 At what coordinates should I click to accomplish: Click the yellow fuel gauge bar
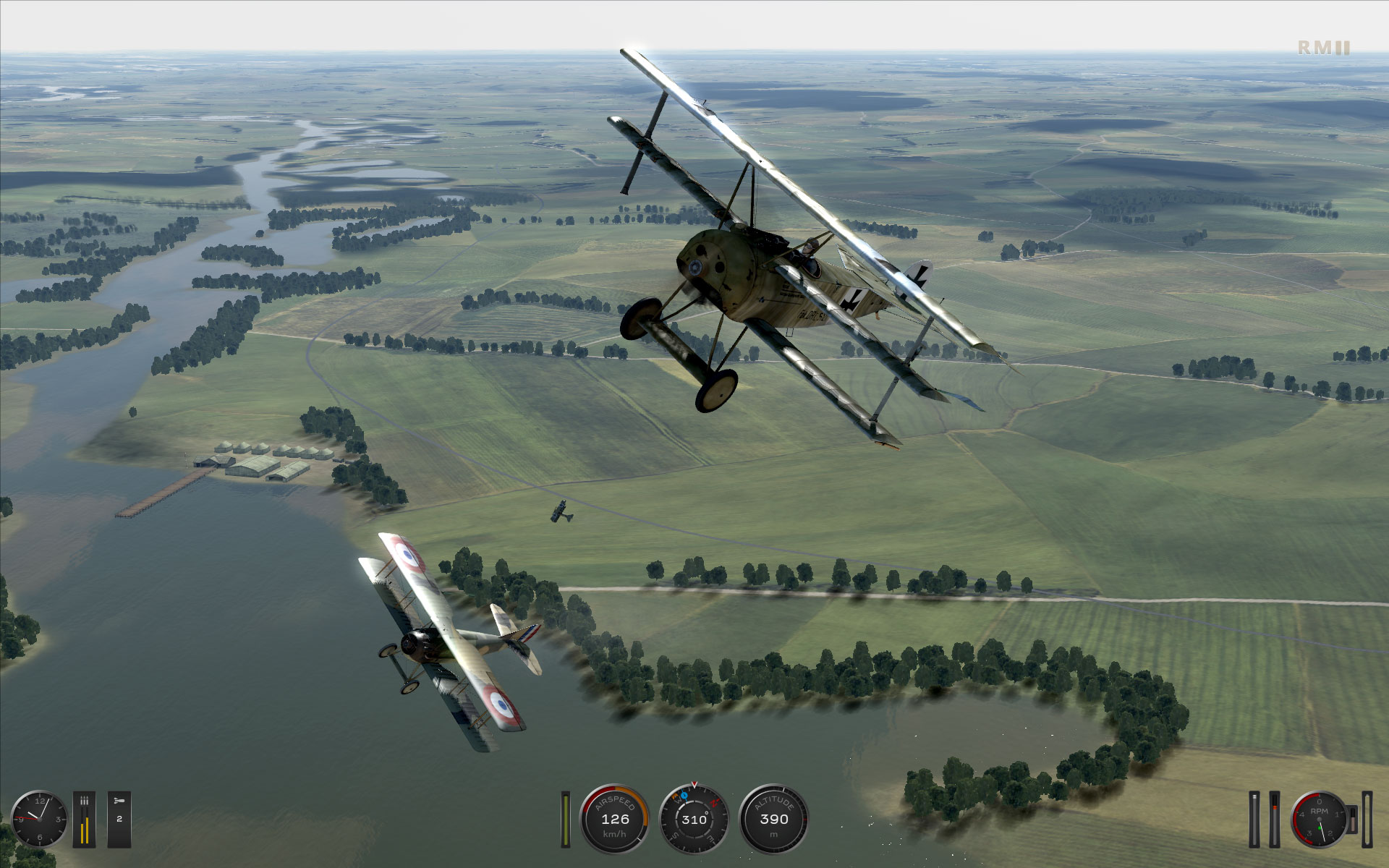(566, 820)
